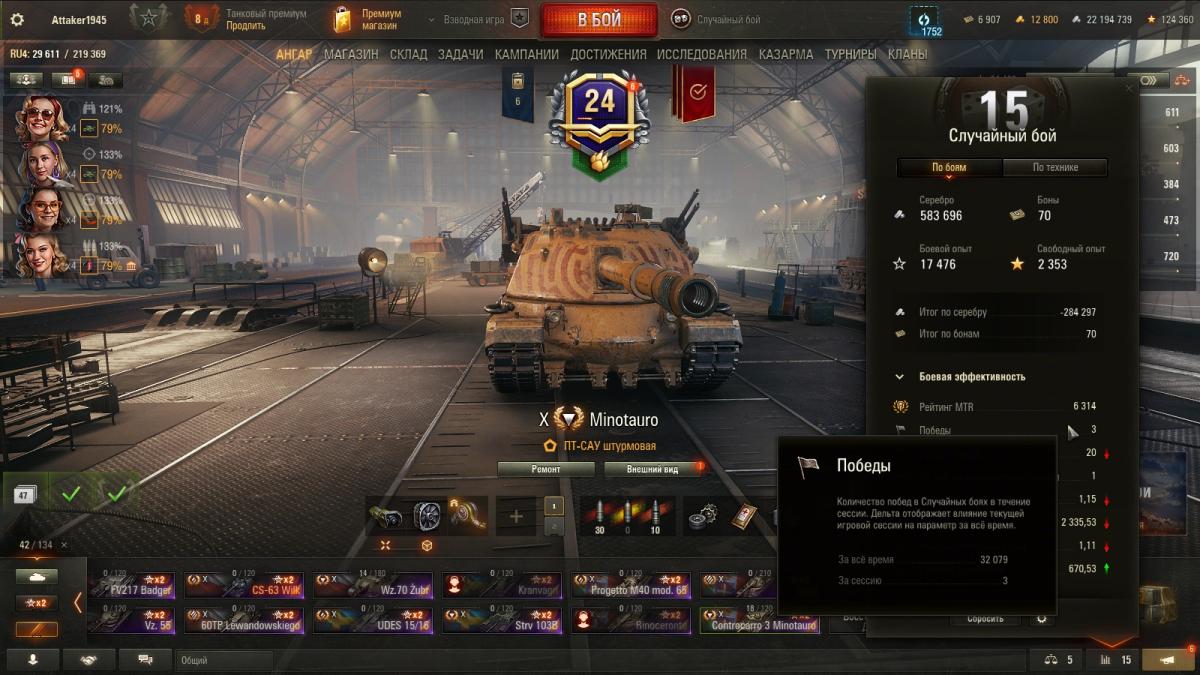The image size is (1200, 675).
Task: Open Внешний вид customization
Action: pyautogui.click(x=652, y=468)
